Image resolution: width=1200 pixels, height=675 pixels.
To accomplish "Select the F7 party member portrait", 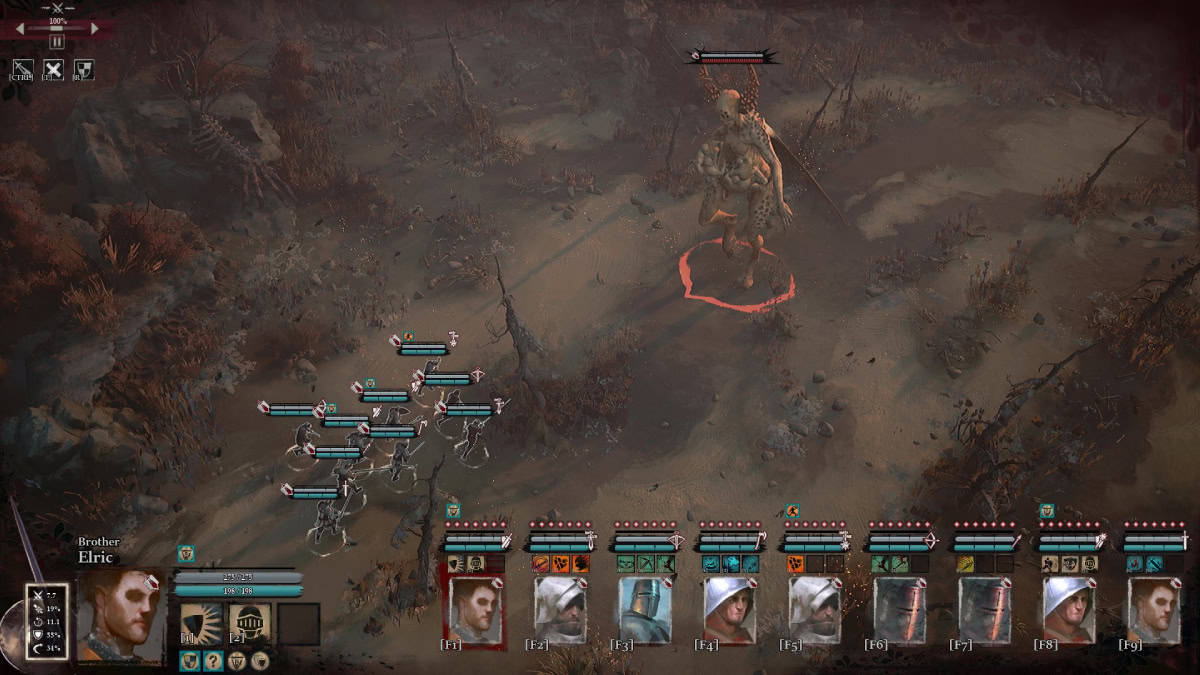I will point(985,607).
